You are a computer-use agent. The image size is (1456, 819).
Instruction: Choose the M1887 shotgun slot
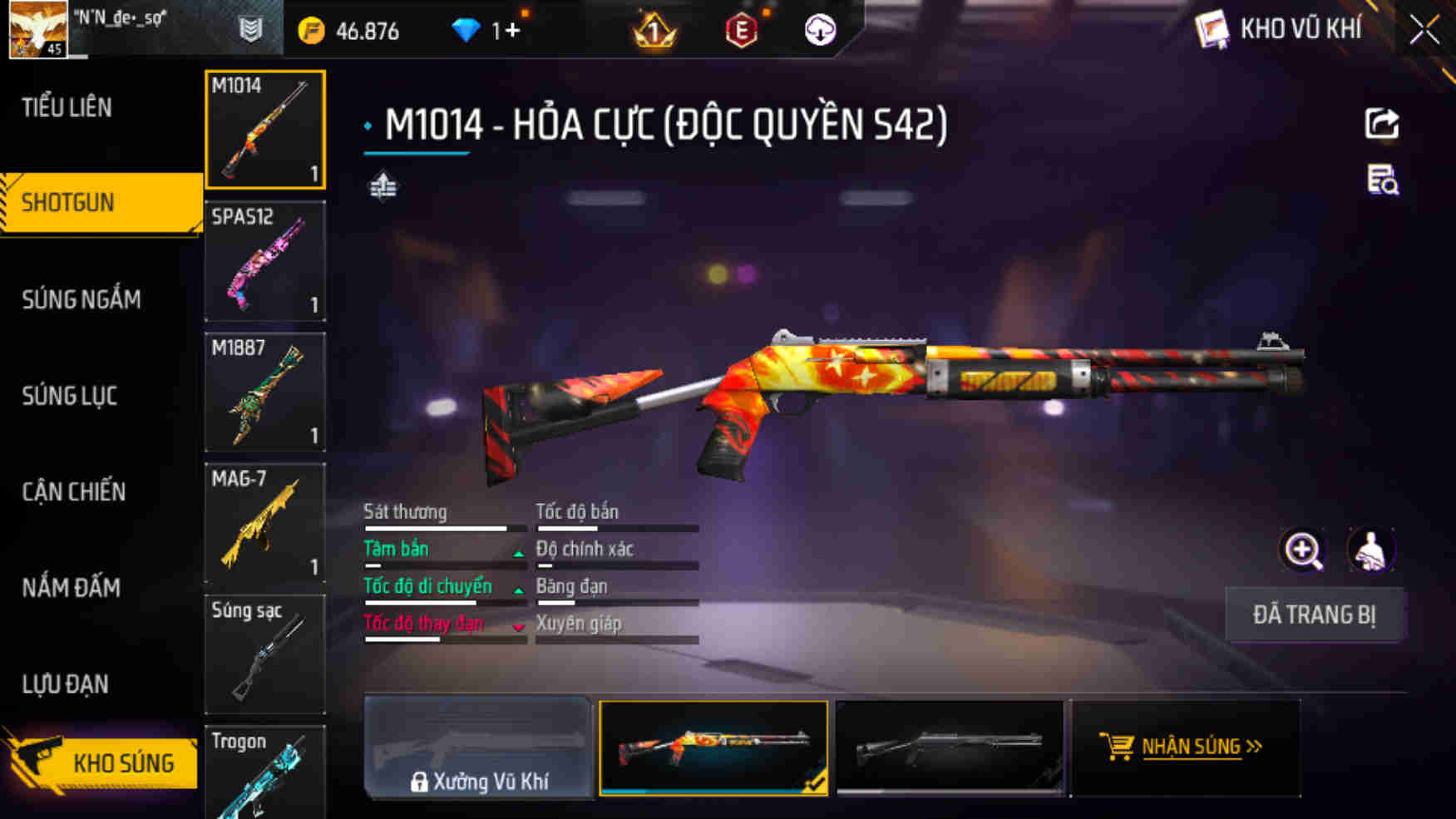point(264,392)
